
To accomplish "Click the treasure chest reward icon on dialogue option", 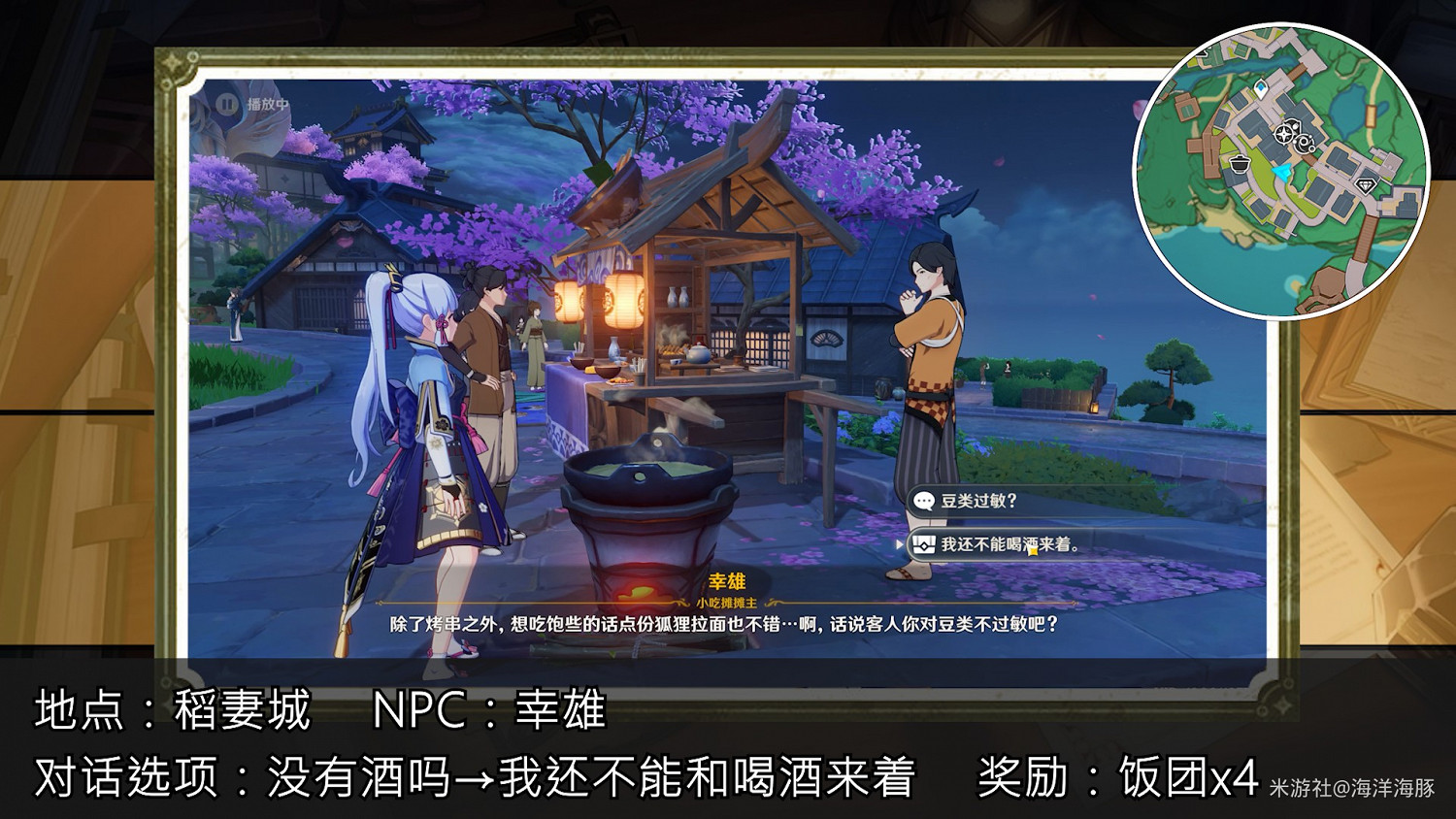I will click(924, 543).
